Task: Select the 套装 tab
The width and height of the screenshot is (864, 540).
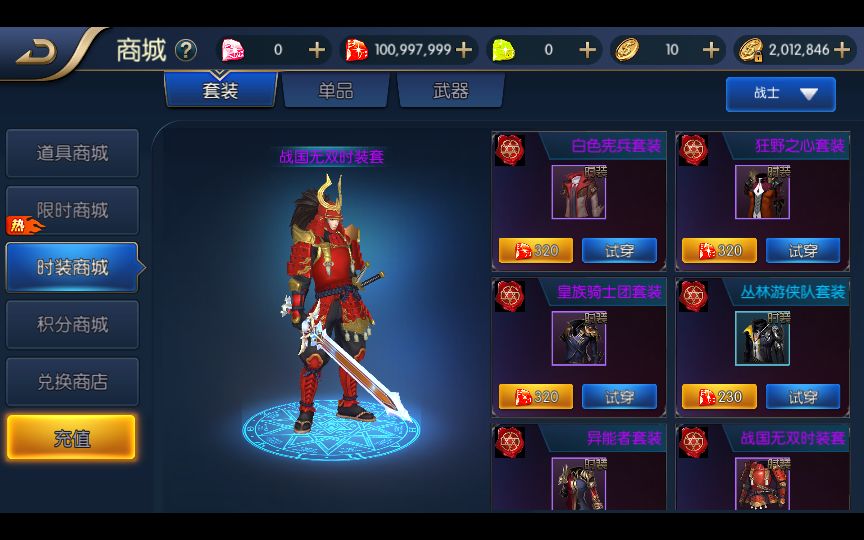Action: (221, 91)
